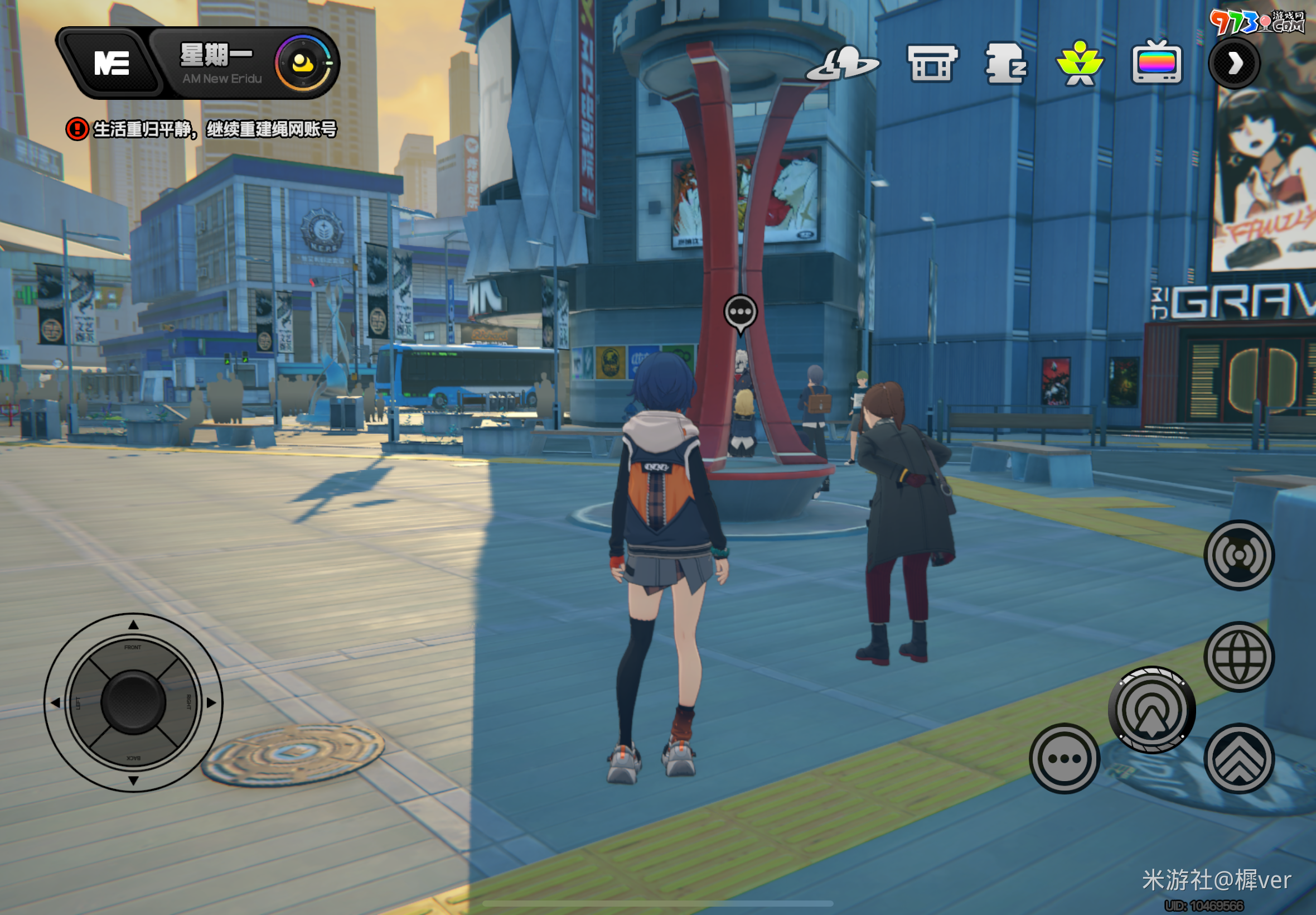This screenshot has width=1316, height=915.
Task: Open the shop storefront icon
Action: tap(932, 63)
